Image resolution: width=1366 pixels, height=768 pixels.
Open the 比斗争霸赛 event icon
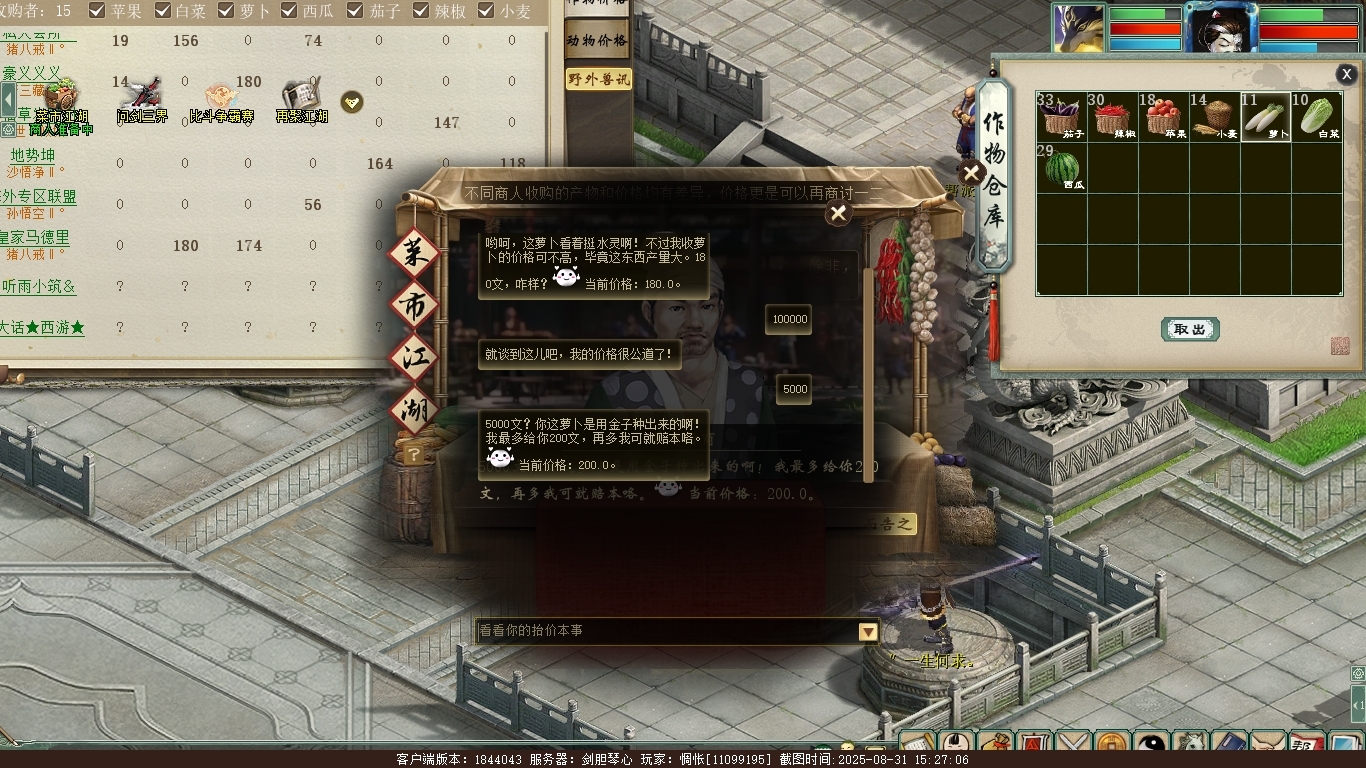point(221,98)
